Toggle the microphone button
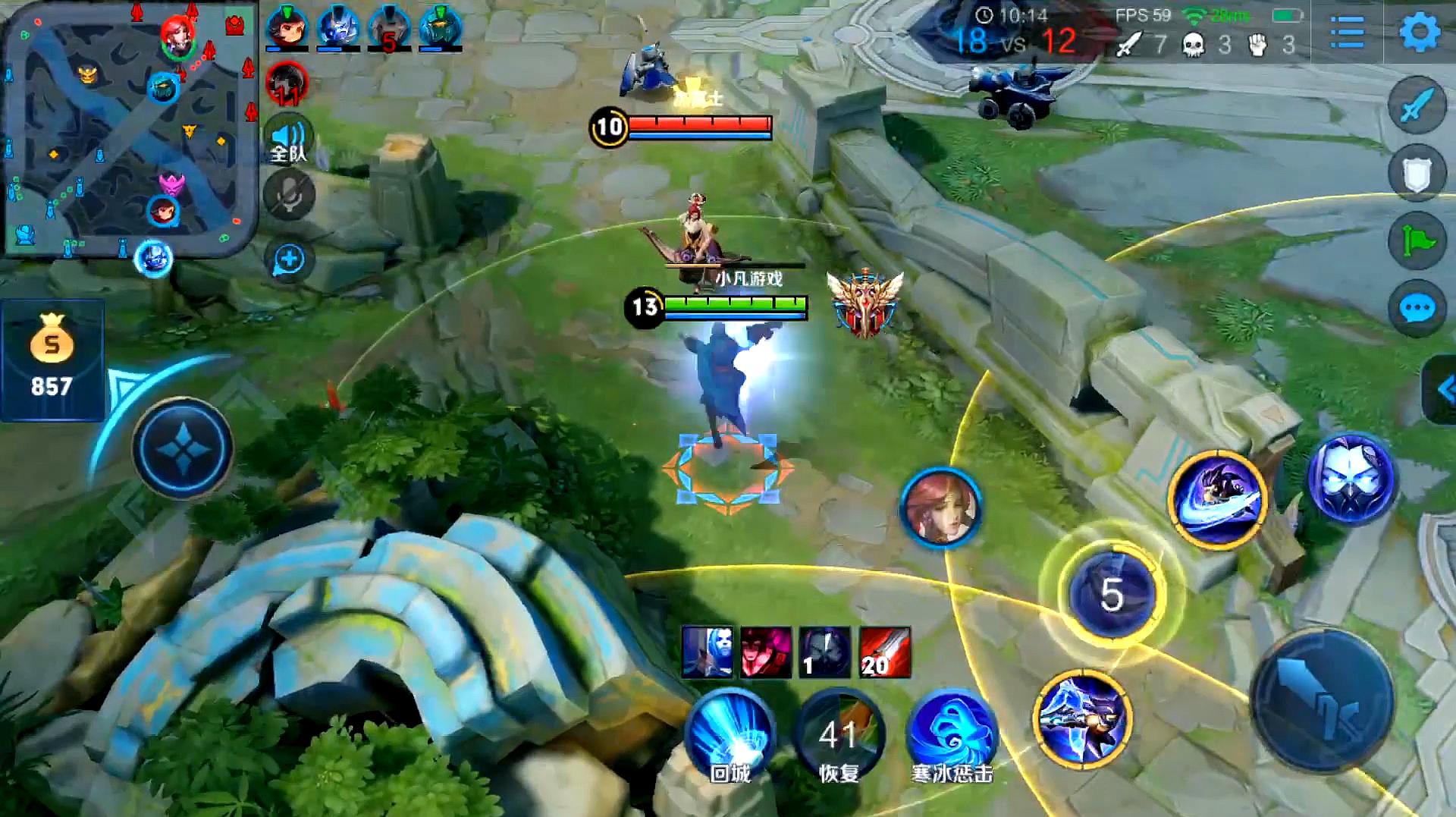 click(289, 195)
